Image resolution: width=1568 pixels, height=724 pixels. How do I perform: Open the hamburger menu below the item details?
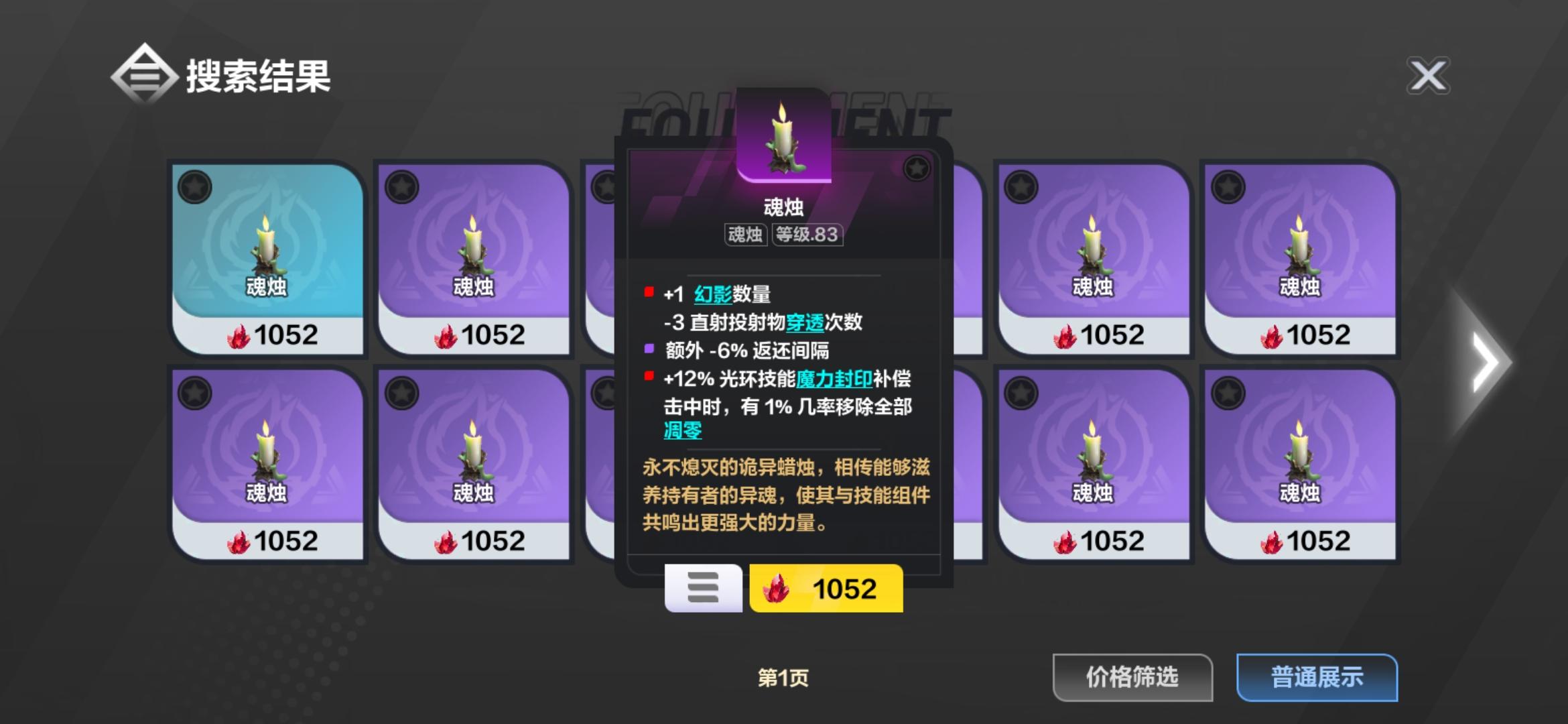703,589
